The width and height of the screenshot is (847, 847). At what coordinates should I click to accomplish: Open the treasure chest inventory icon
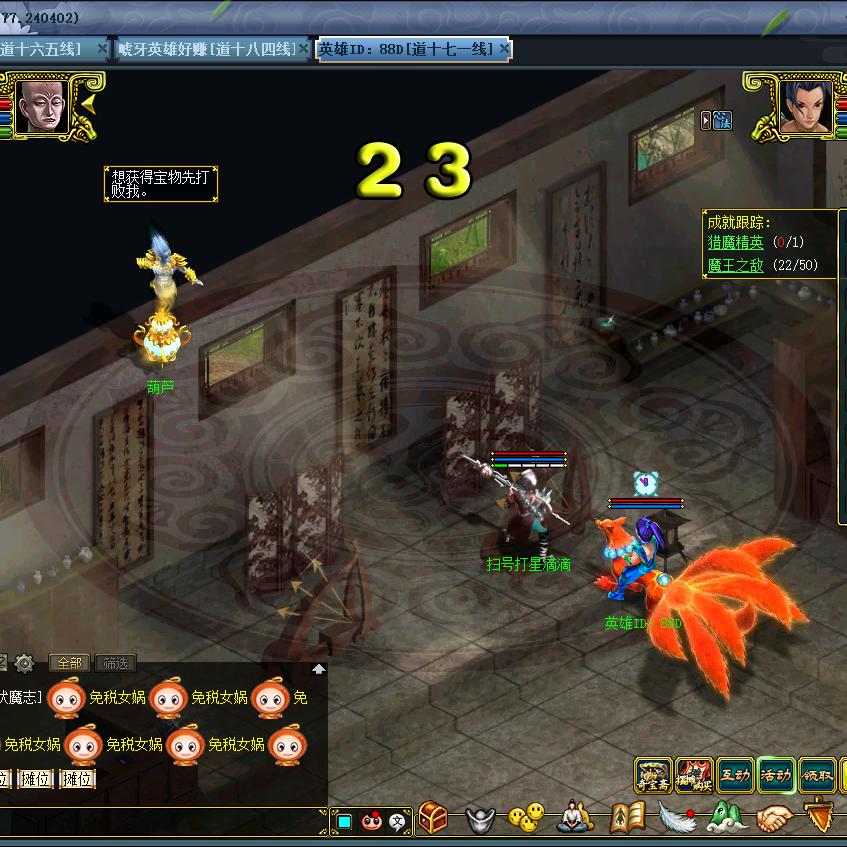(432, 818)
